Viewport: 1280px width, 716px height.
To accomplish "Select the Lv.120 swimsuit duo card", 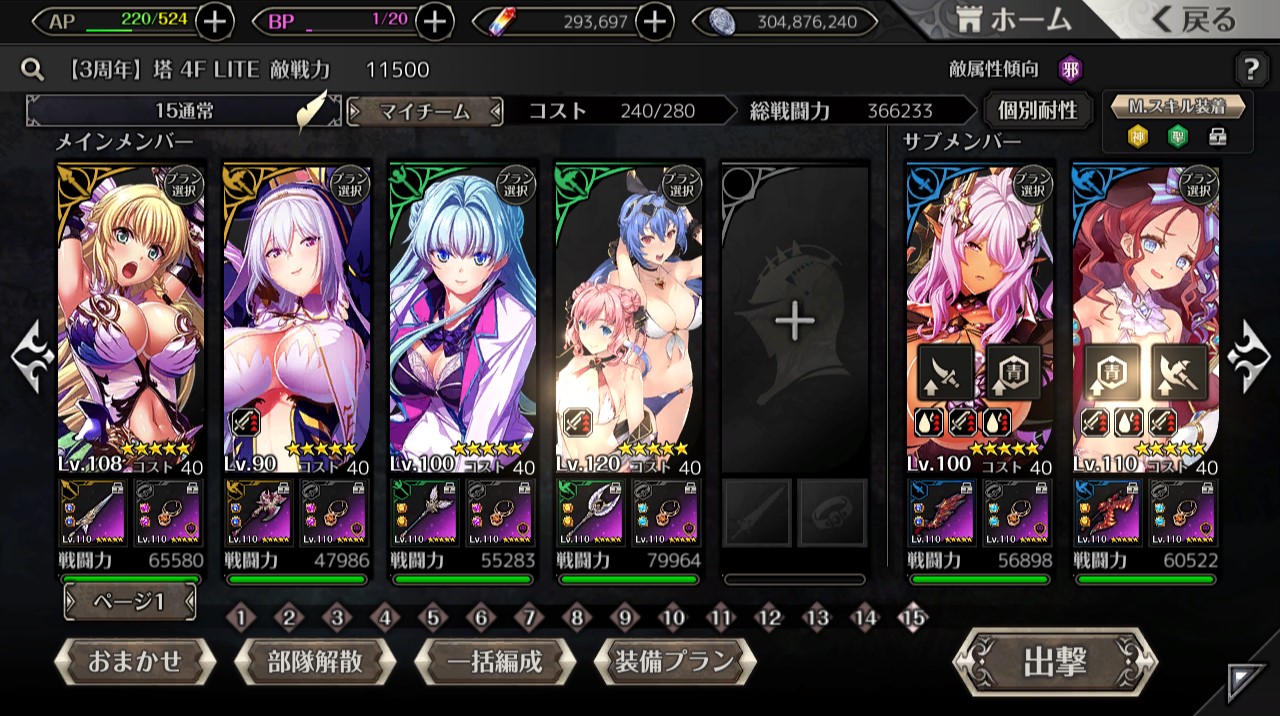I will point(628,316).
